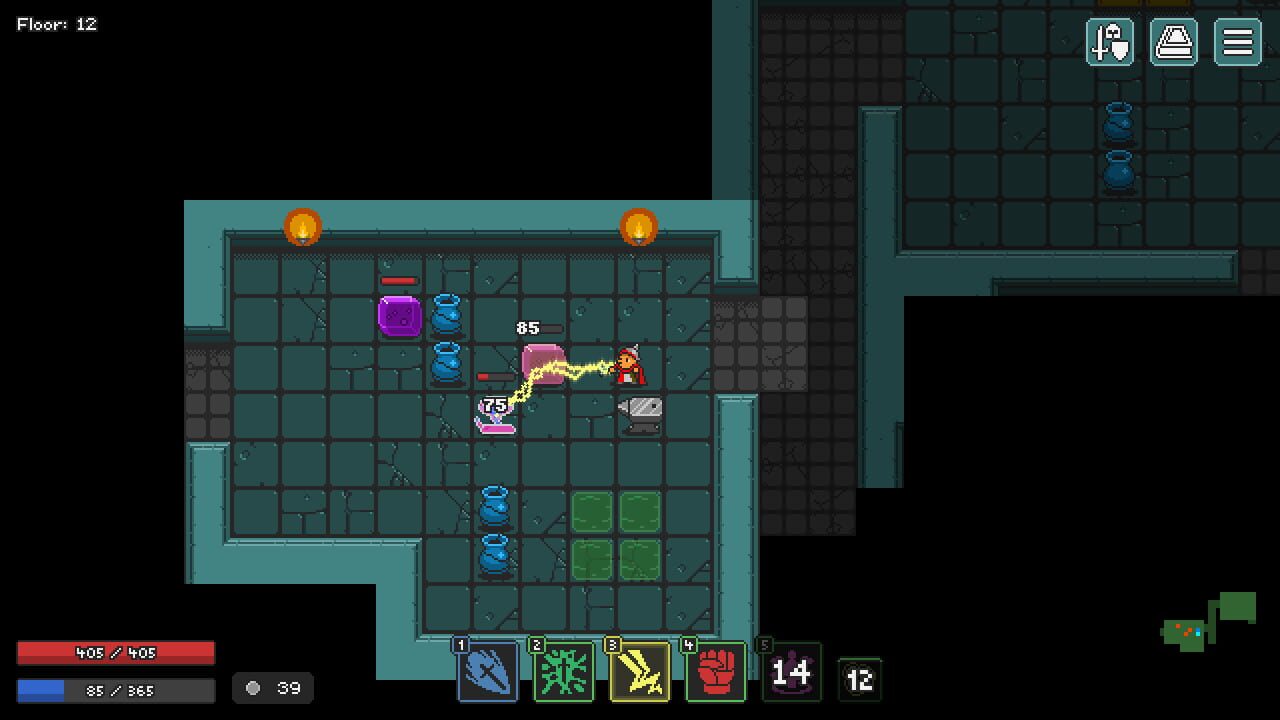
Task: Use the red fist ability in slot 4
Action: tap(716, 673)
